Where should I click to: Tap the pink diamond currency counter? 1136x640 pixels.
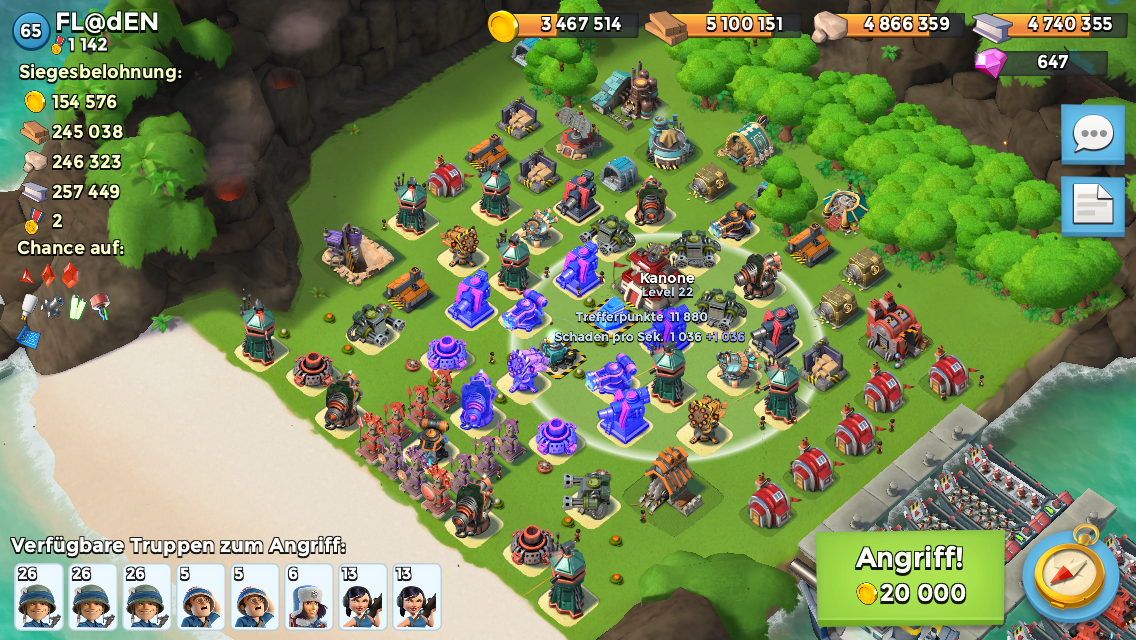pyautogui.click(x=1040, y=62)
